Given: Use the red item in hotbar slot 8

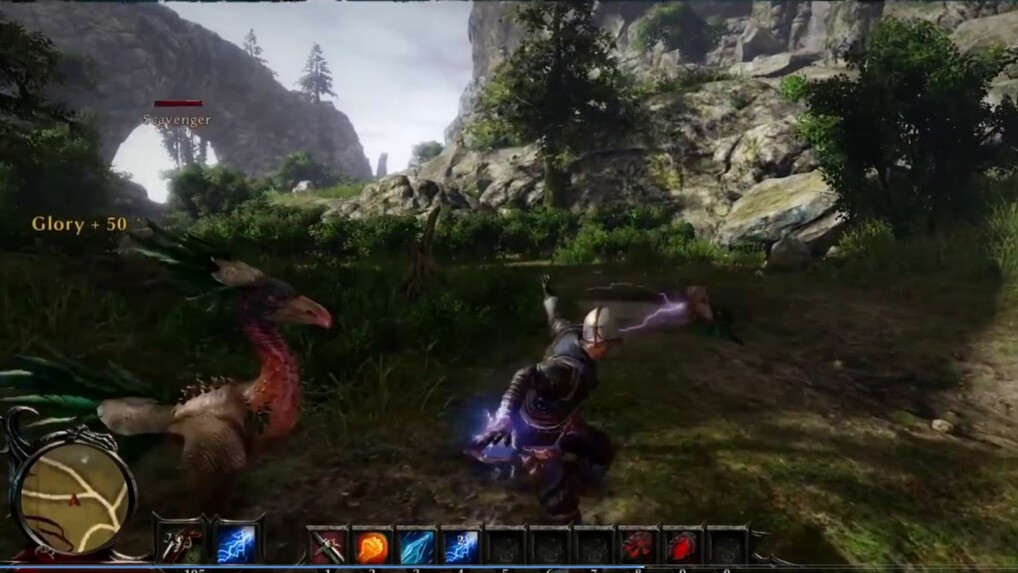Looking at the screenshot, I should pos(638,546).
